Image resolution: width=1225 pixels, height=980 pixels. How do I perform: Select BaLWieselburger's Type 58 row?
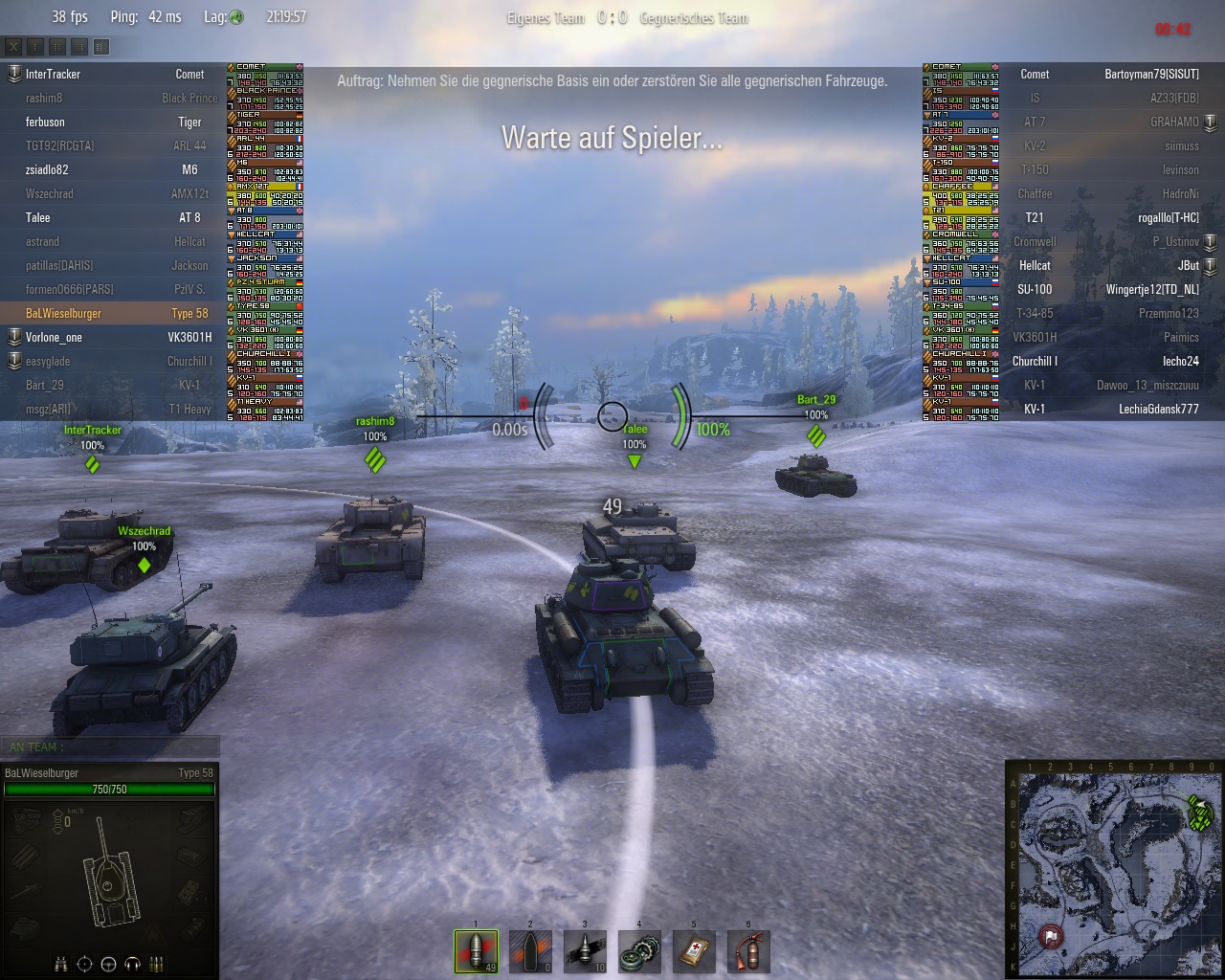point(113,313)
